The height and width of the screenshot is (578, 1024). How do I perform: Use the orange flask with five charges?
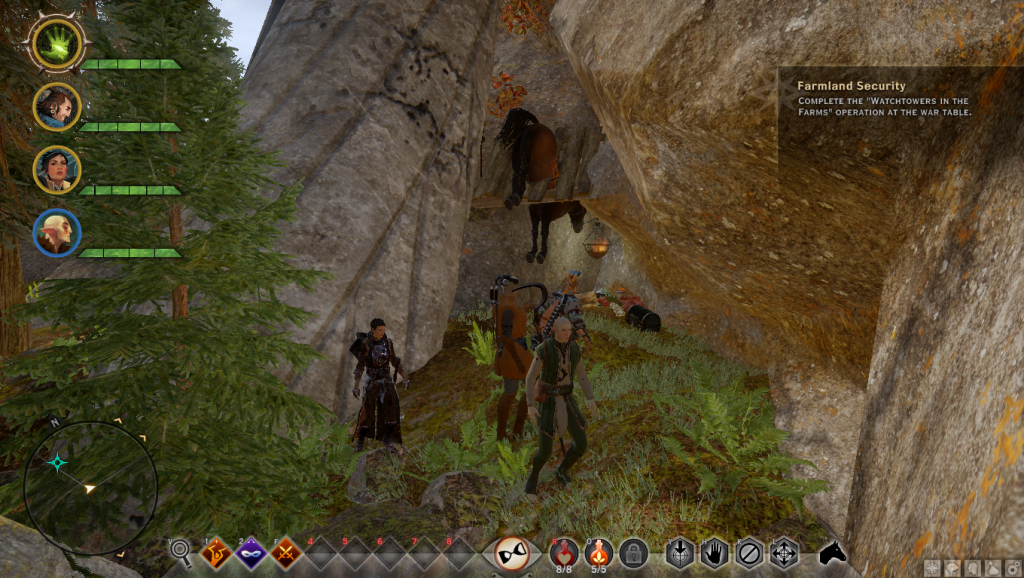(x=599, y=552)
